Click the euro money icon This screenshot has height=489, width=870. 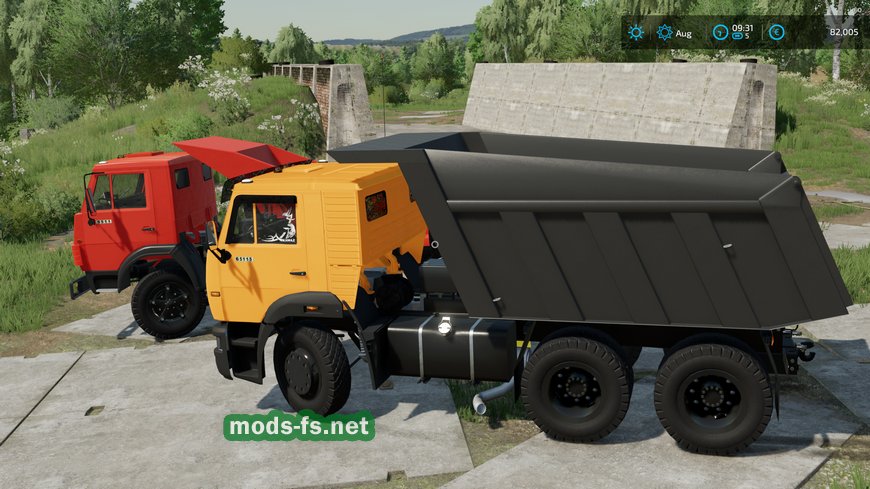click(x=777, y=32)
